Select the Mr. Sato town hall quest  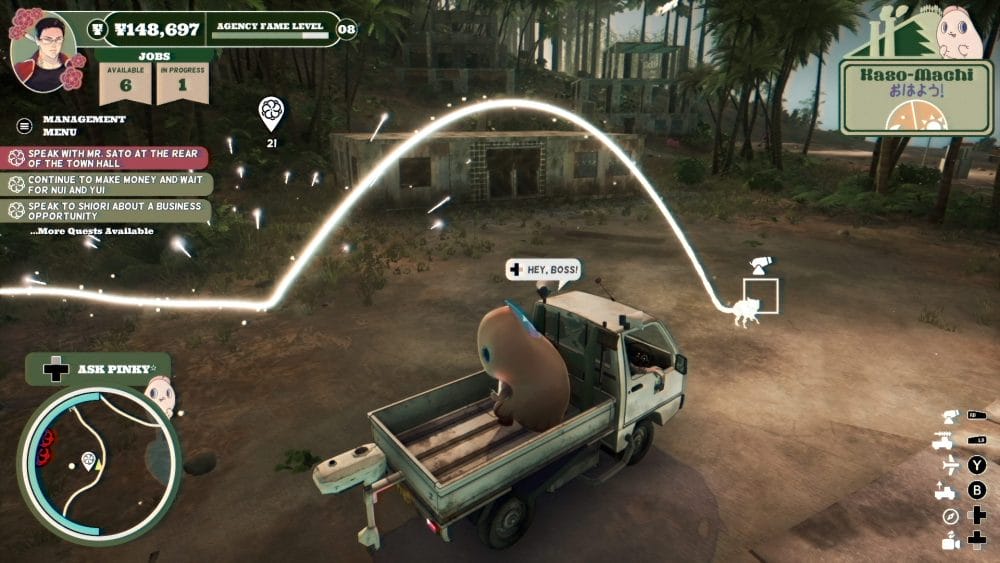tap(108, 158)
